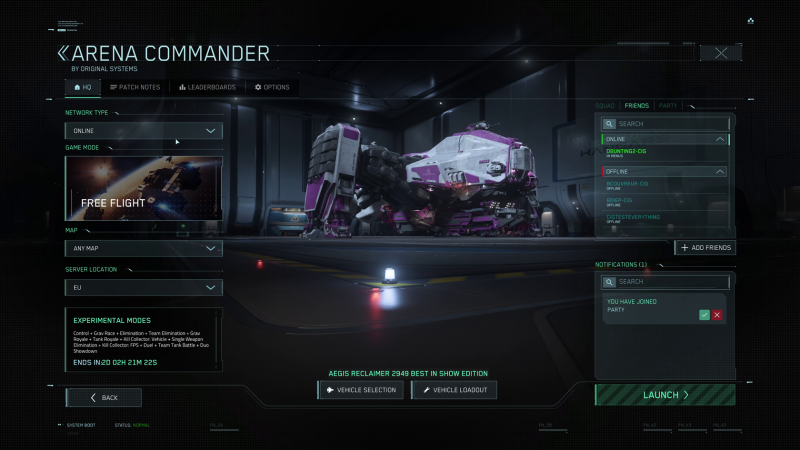Open the Leaderboards tab
Image resolution: width=800 pixels, height=450 pixels.
coord(208,87)
